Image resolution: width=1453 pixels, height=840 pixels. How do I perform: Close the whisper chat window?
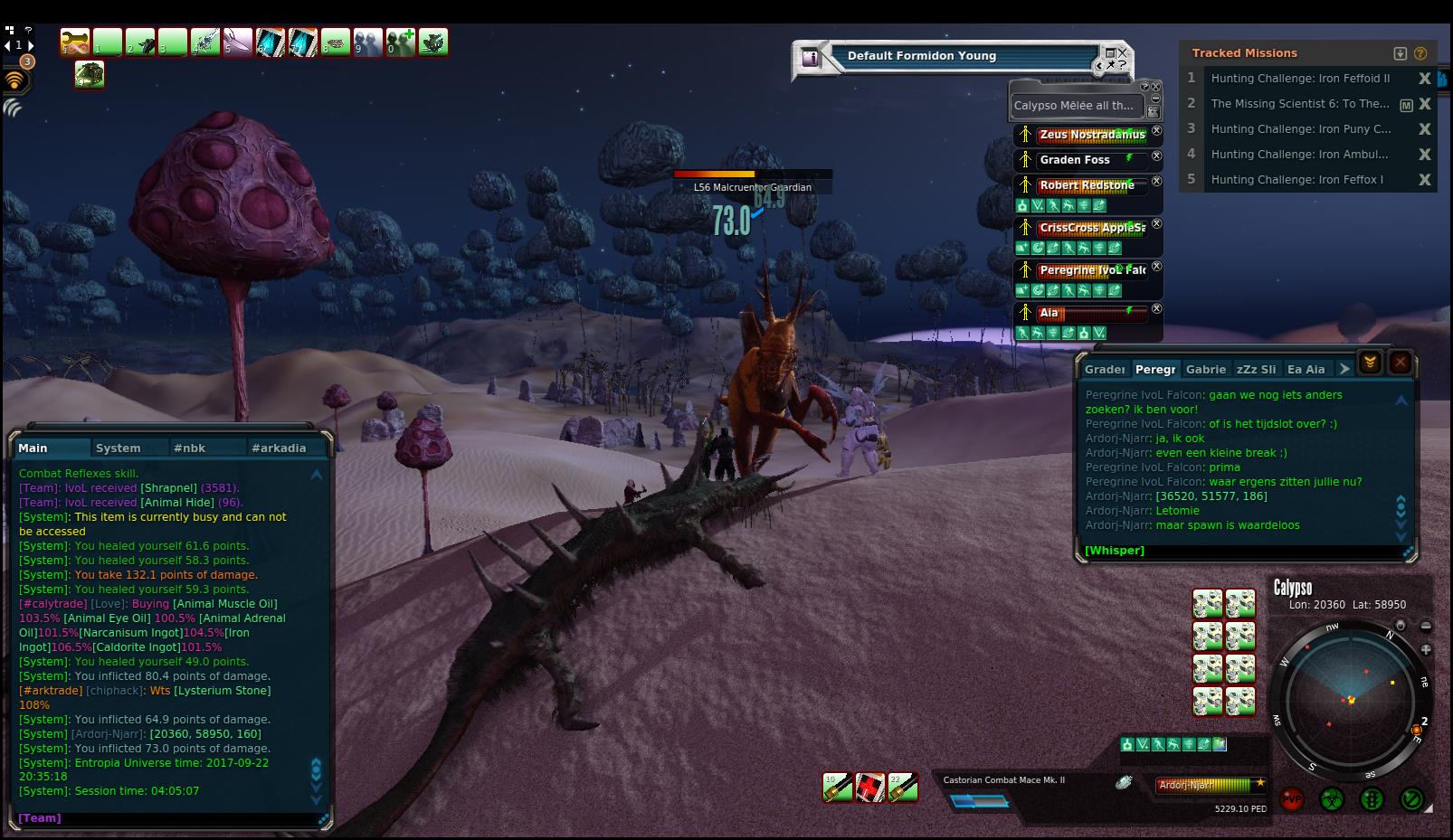[x=1401, y=363]
